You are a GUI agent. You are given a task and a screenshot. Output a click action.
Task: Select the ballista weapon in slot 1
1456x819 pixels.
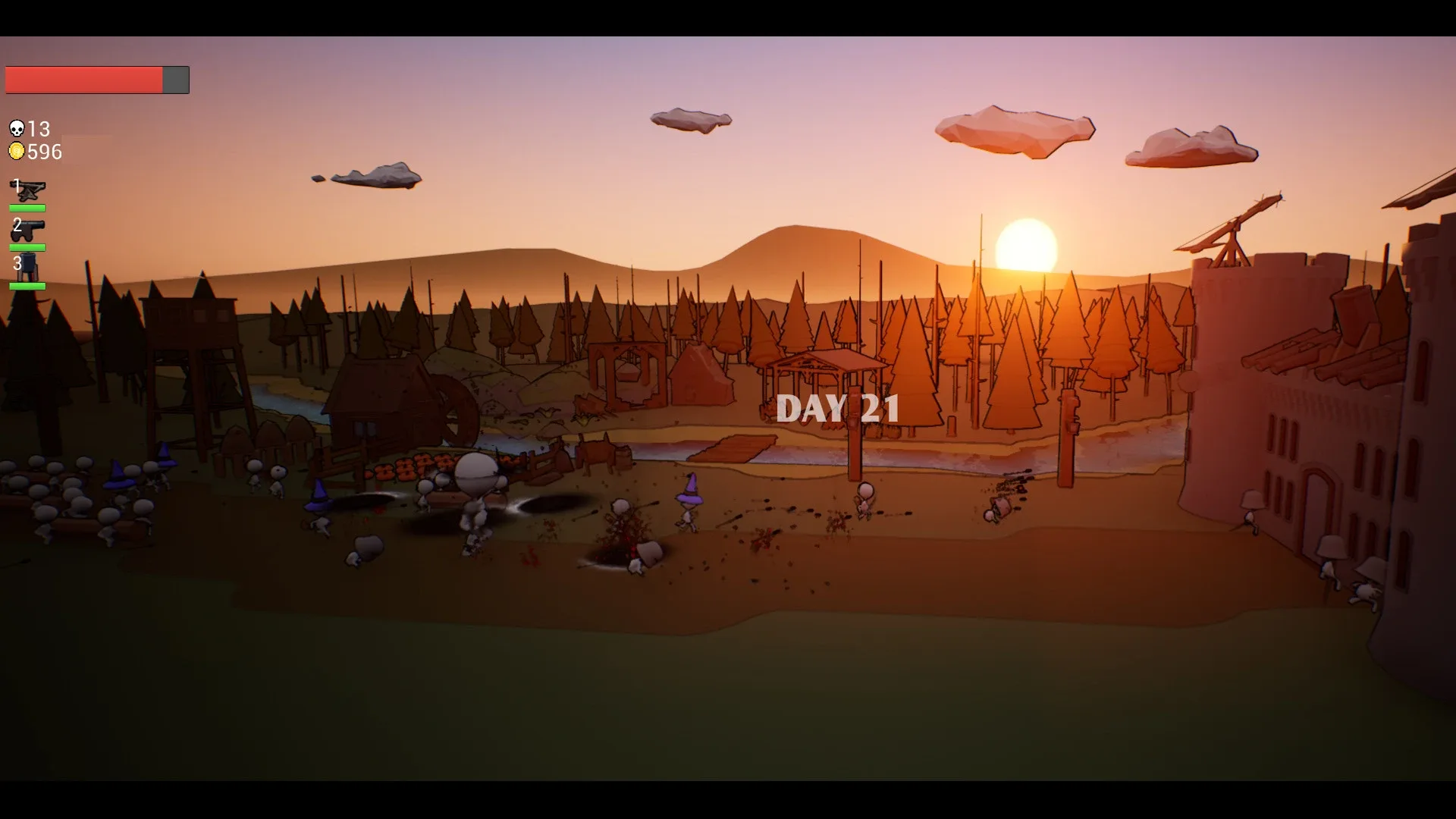click(27, 190)
